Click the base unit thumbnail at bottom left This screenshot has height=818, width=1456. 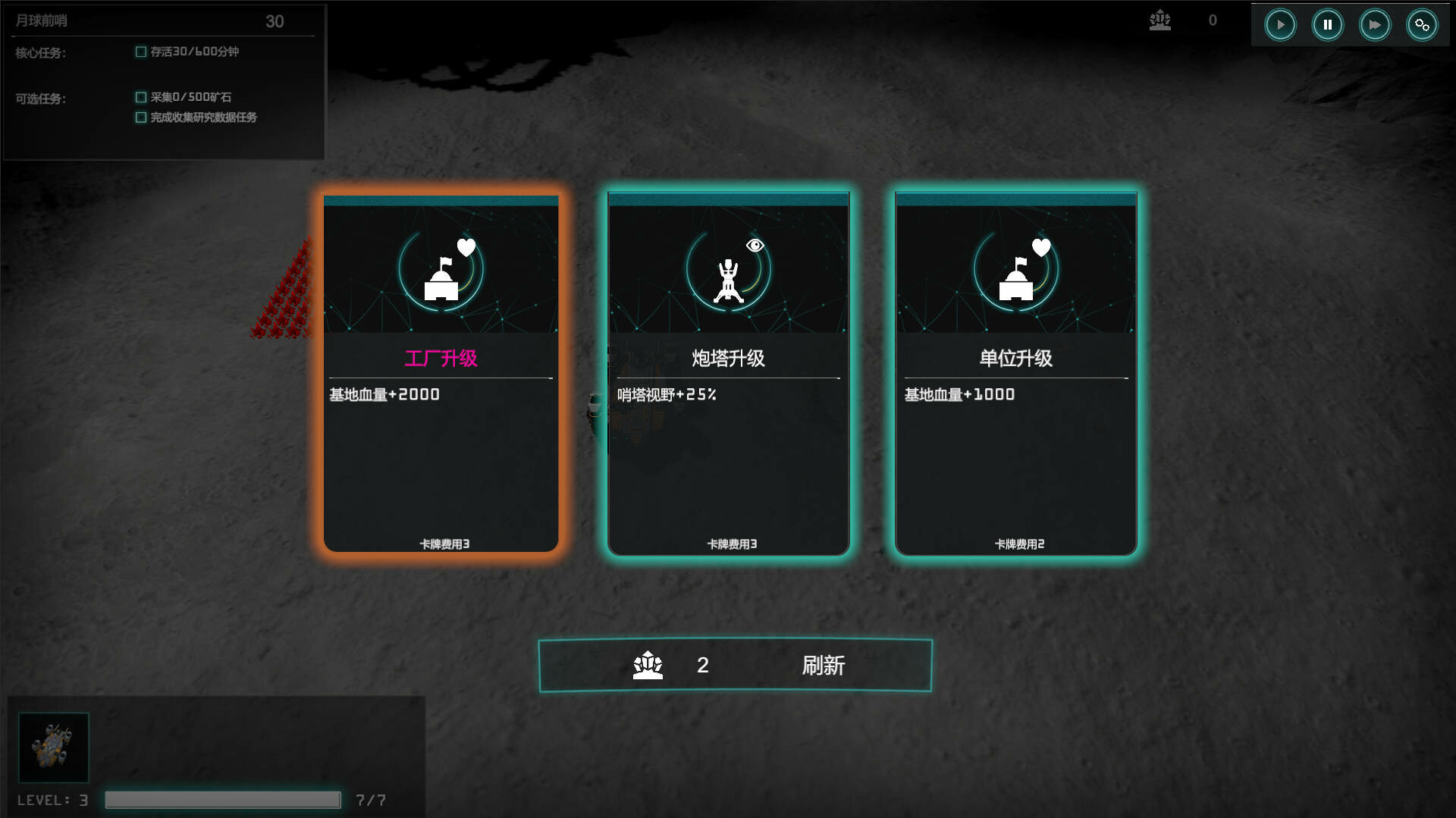pyautogui.click(x=53, y=747)
